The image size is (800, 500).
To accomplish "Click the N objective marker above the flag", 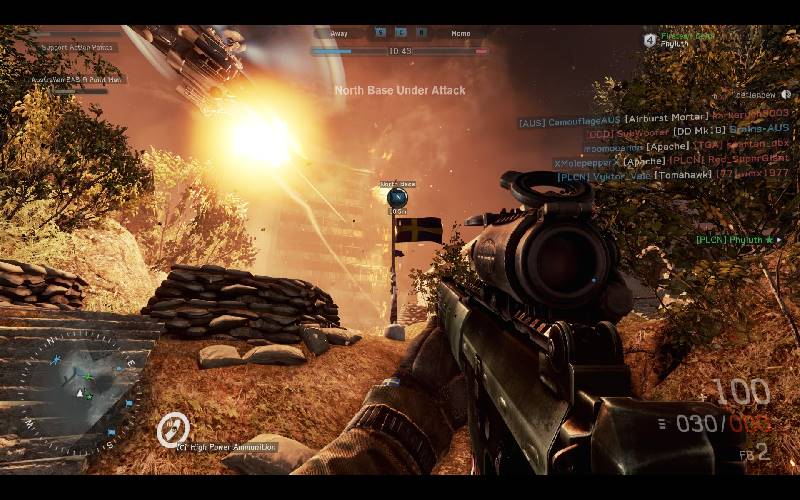I will click(397, 197).
